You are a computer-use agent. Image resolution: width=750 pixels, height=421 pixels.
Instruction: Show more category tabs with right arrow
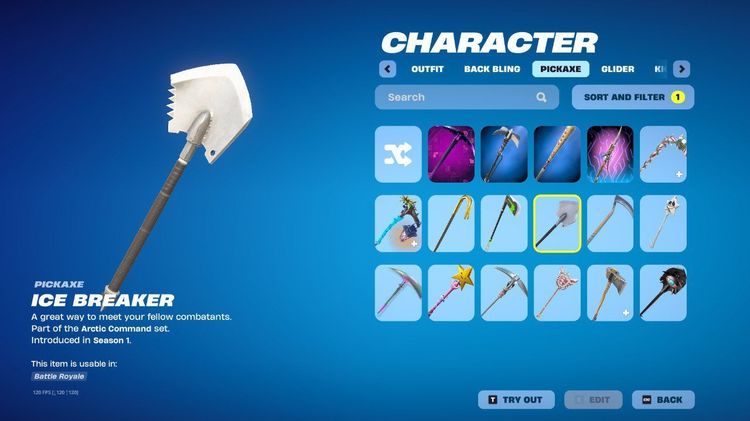(x=681, y=69)
